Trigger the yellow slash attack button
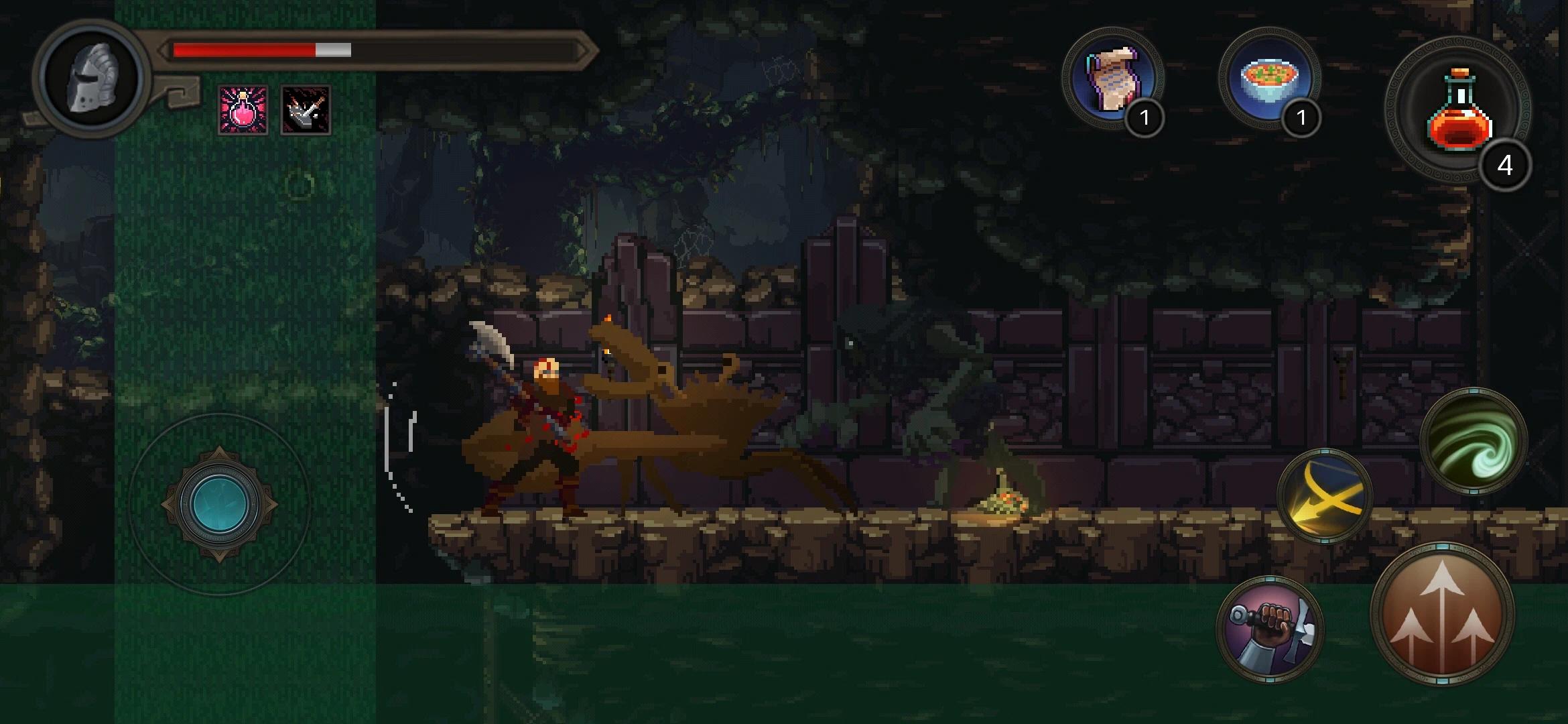 click(x=1324, y=496)
